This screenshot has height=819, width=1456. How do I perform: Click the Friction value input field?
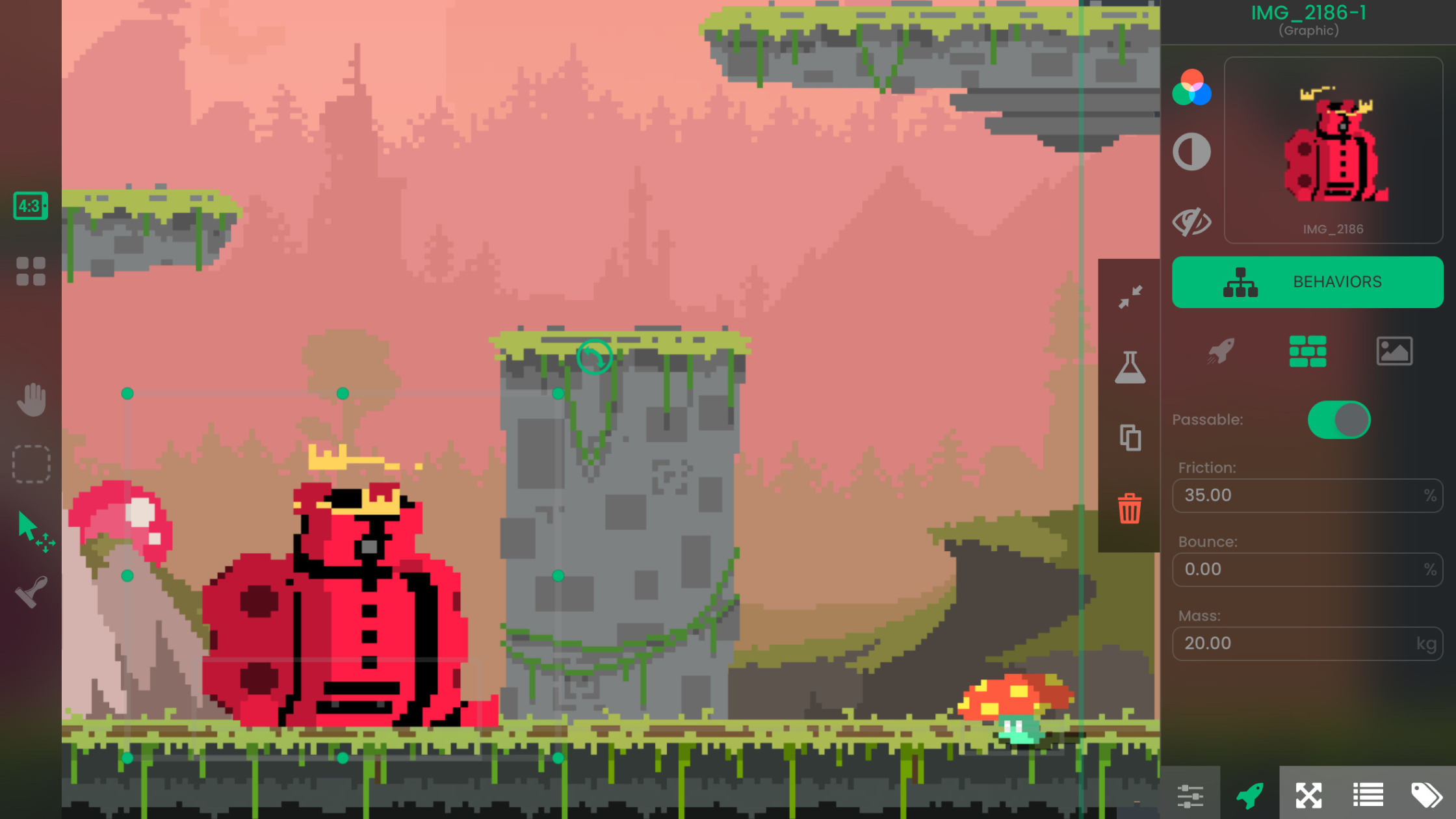click(x=1307, y=495)
